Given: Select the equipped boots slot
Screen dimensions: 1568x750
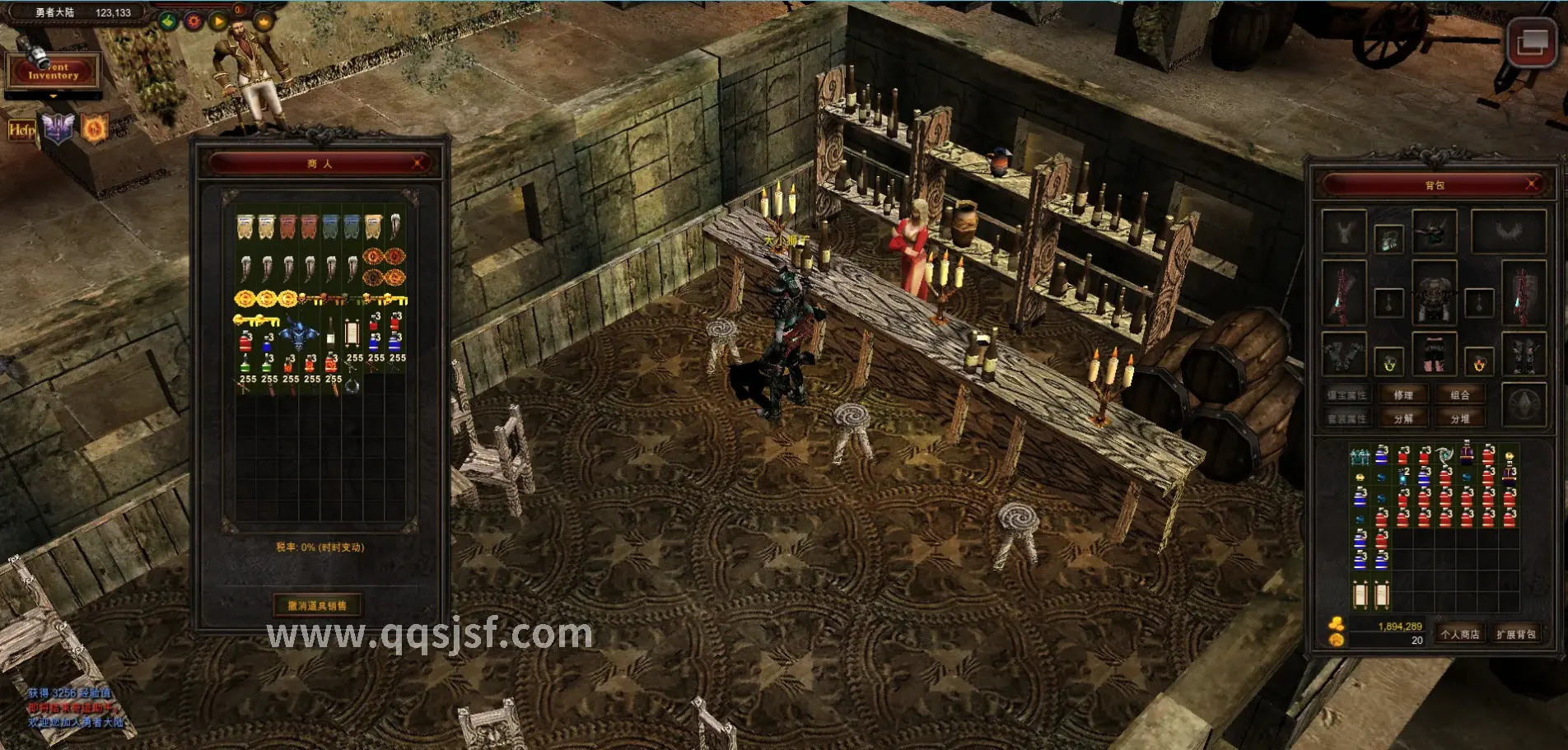Looking at the screenshot, I should (1524, 354).
